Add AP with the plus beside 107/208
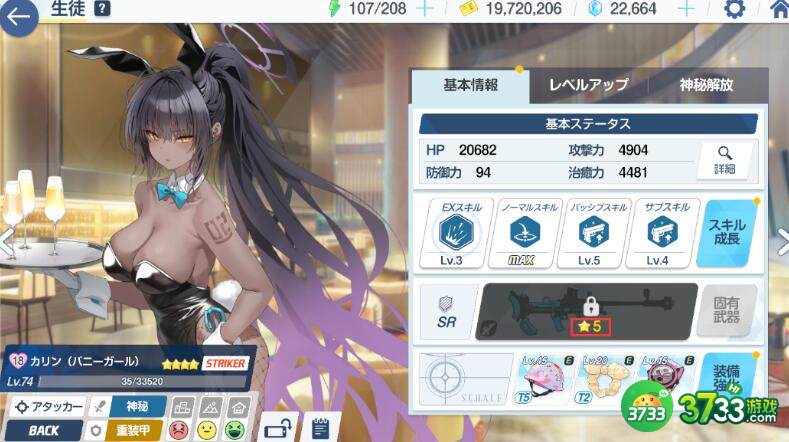This screenshot has height=442, width=789. coord(424,9)
